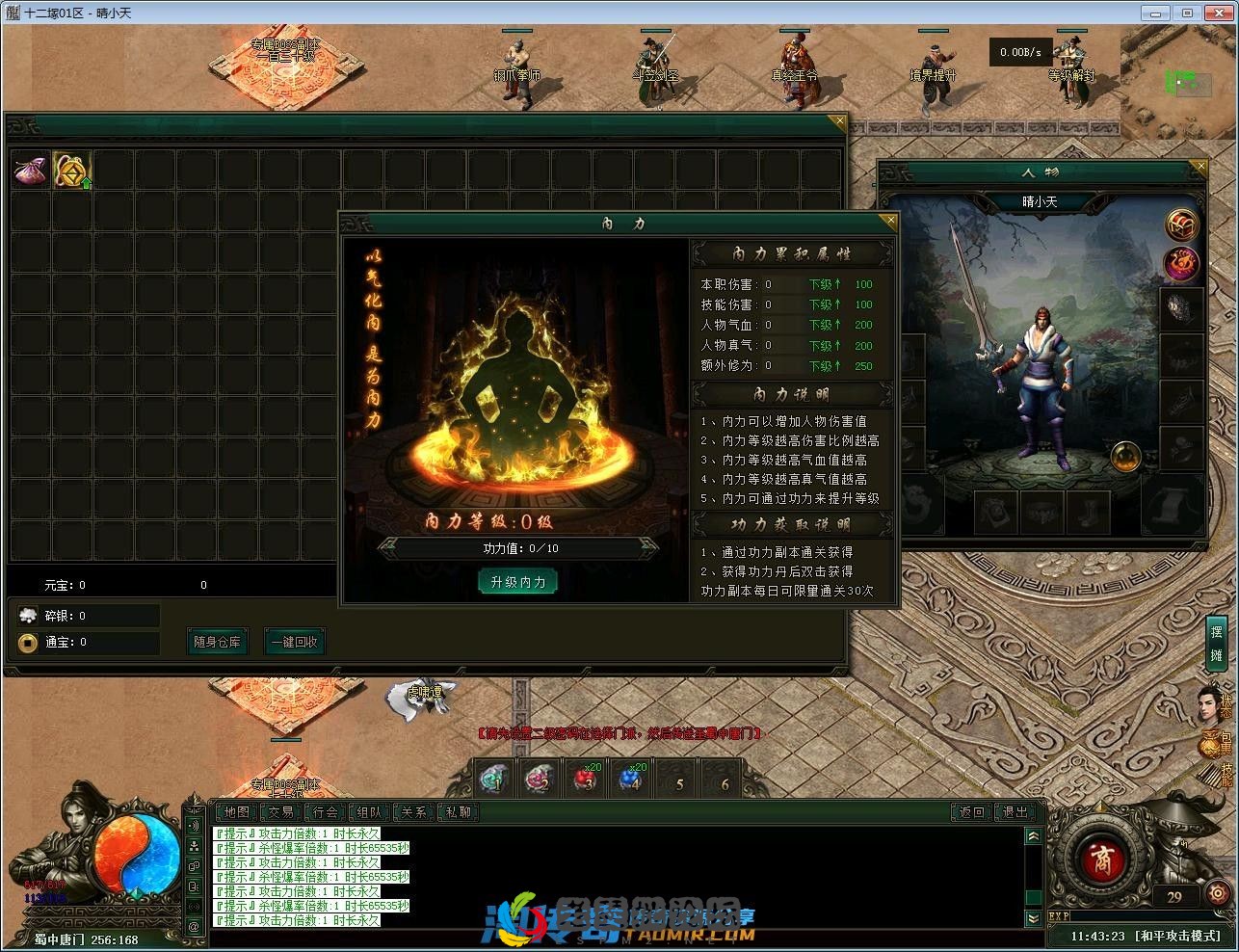Open the 境界提升 realm promotion NPC icon
1239x952 pixels.
[x=933, y=67]
